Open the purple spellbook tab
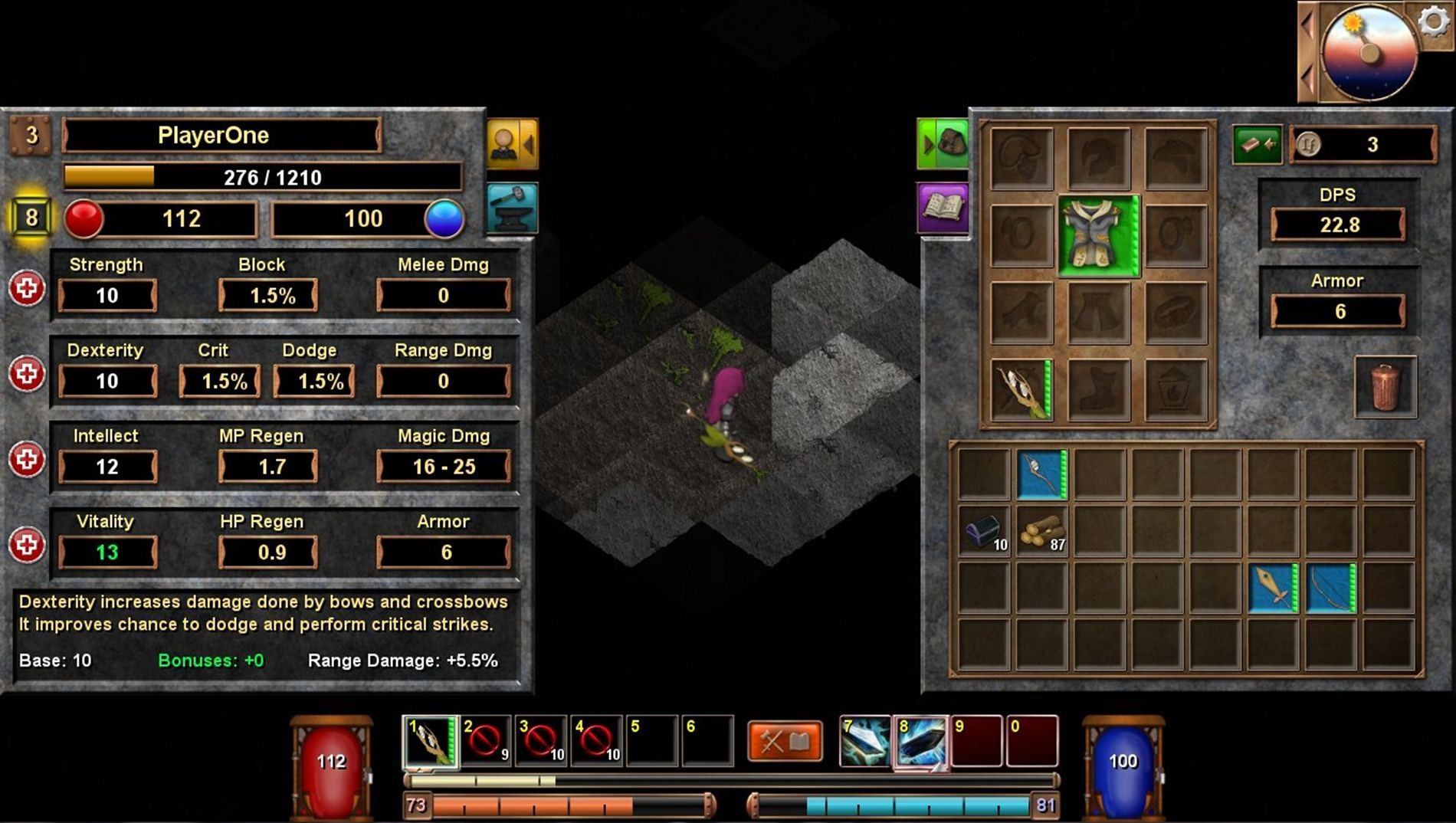This screenshot has width=1456, height=823. click(943, 207)
